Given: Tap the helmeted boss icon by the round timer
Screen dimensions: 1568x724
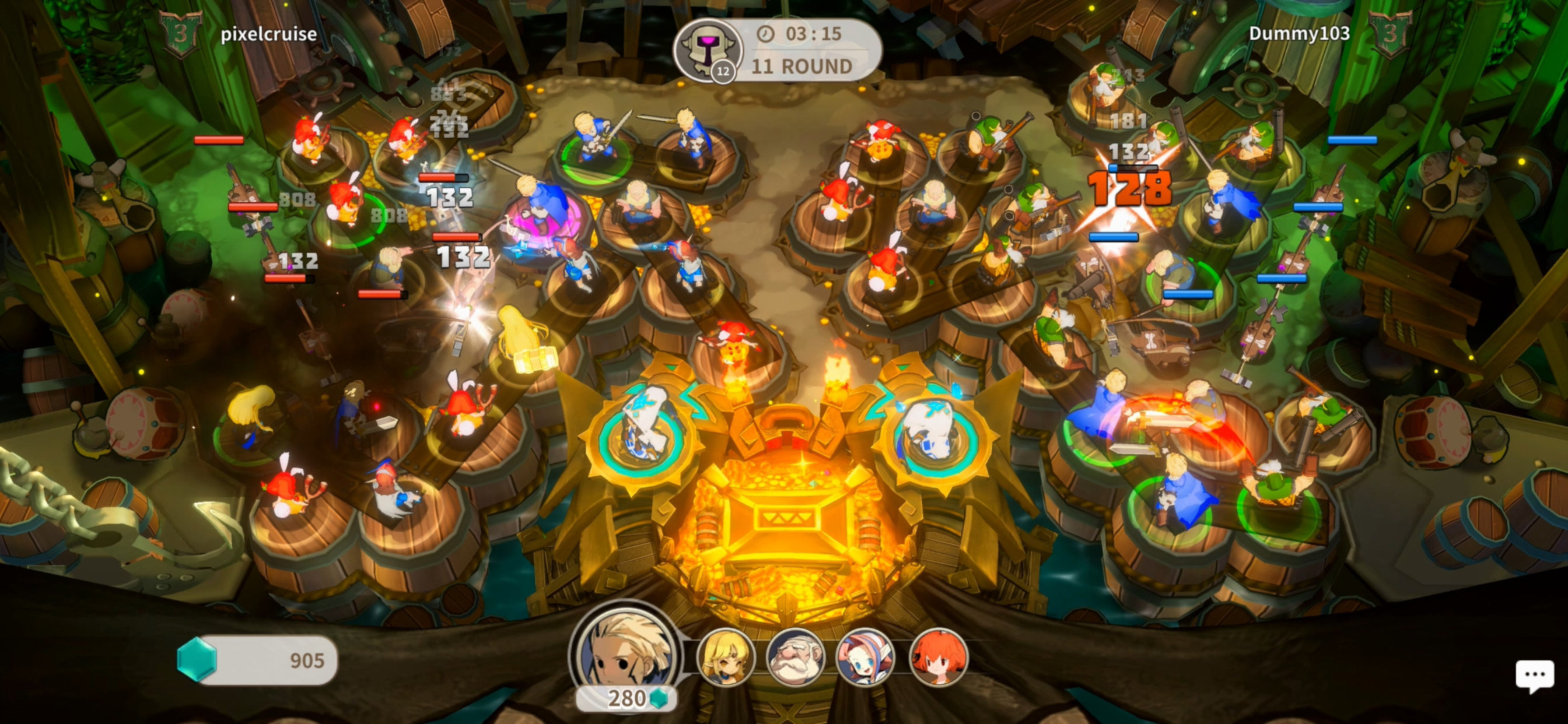Looking at the screenshot, I should tap(708, 50).
